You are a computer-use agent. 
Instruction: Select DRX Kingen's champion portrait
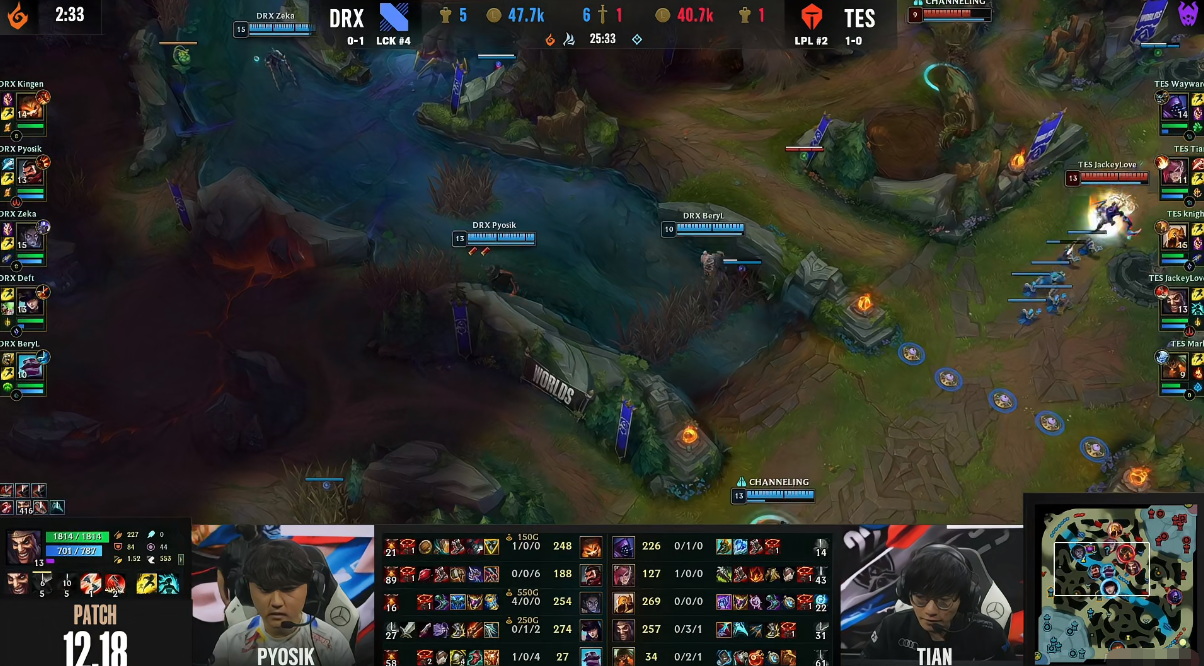point(29,108)
